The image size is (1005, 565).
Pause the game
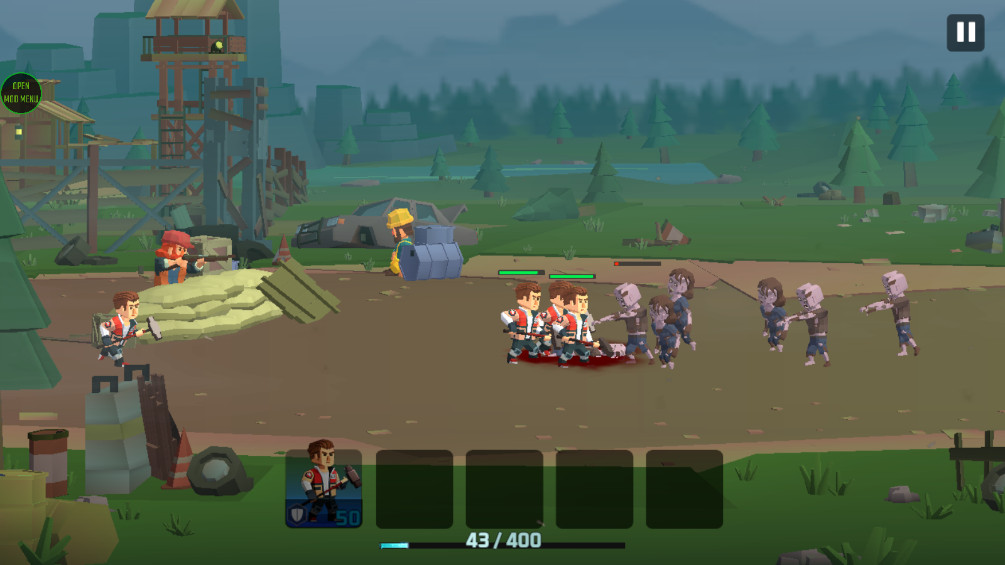point(965,33)
